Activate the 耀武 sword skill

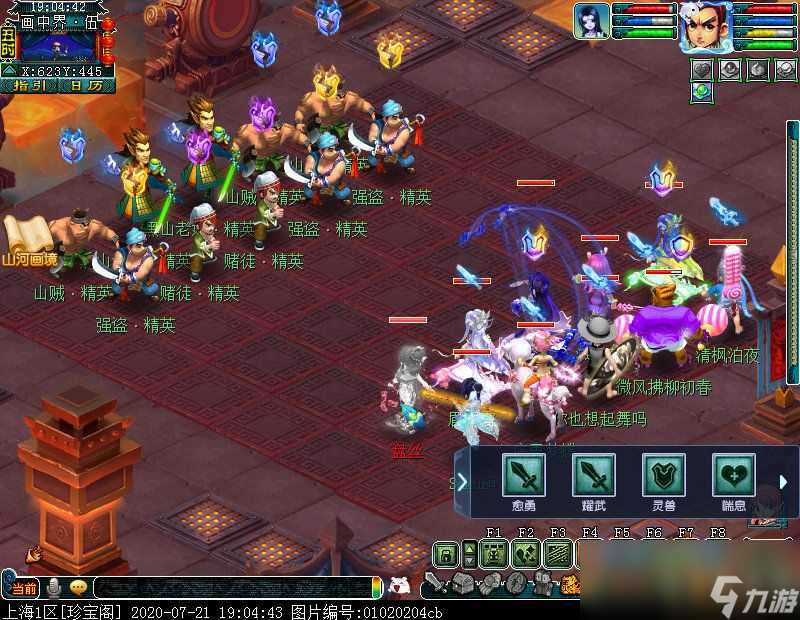coord(593,476)
